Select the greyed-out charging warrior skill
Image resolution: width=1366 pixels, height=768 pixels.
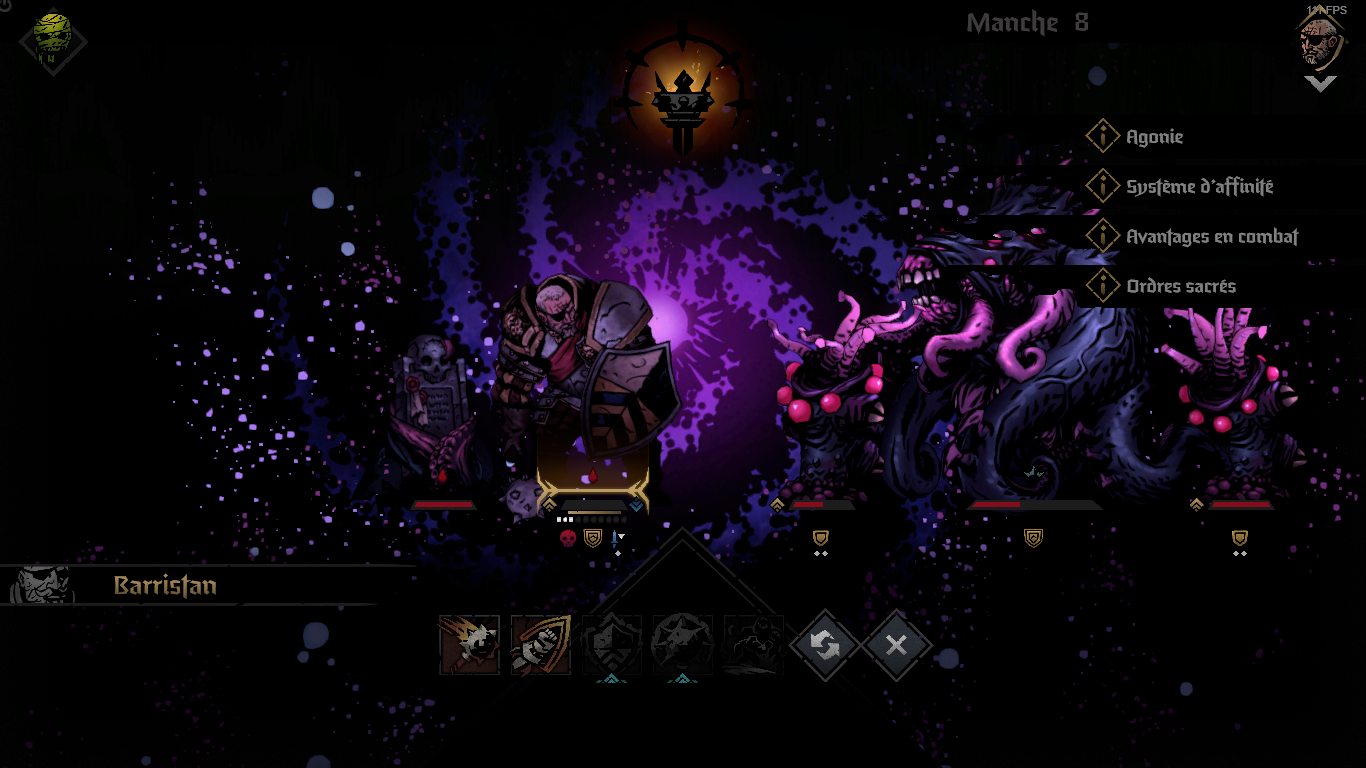(753, 645)
